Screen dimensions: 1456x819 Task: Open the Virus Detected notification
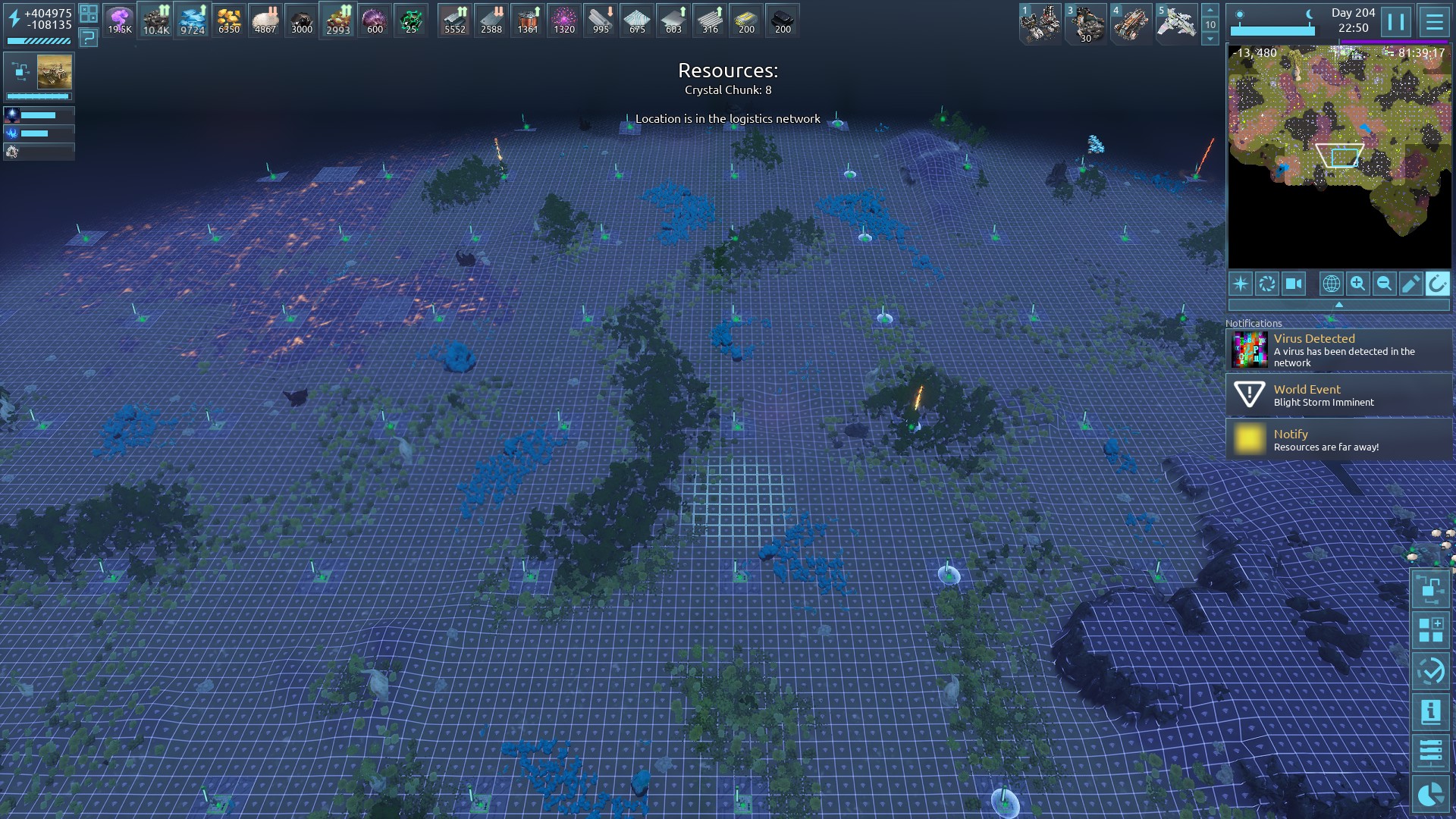tap(1339, 350)
